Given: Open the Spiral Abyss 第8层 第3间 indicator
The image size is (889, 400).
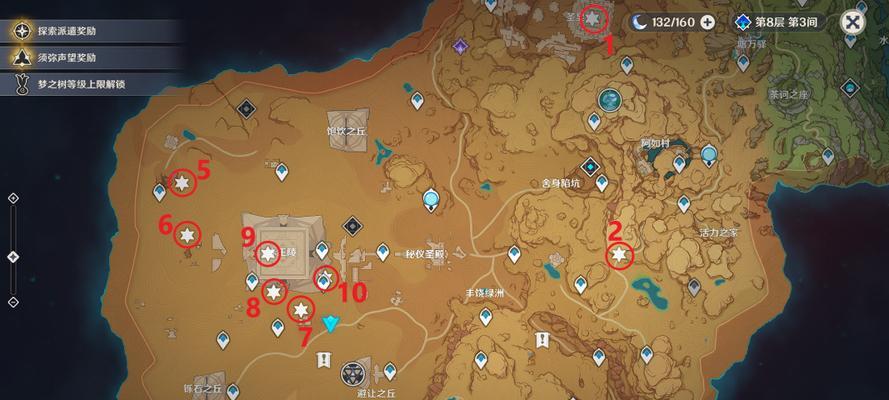Looking at the screenshot, I should click(780, 22).
